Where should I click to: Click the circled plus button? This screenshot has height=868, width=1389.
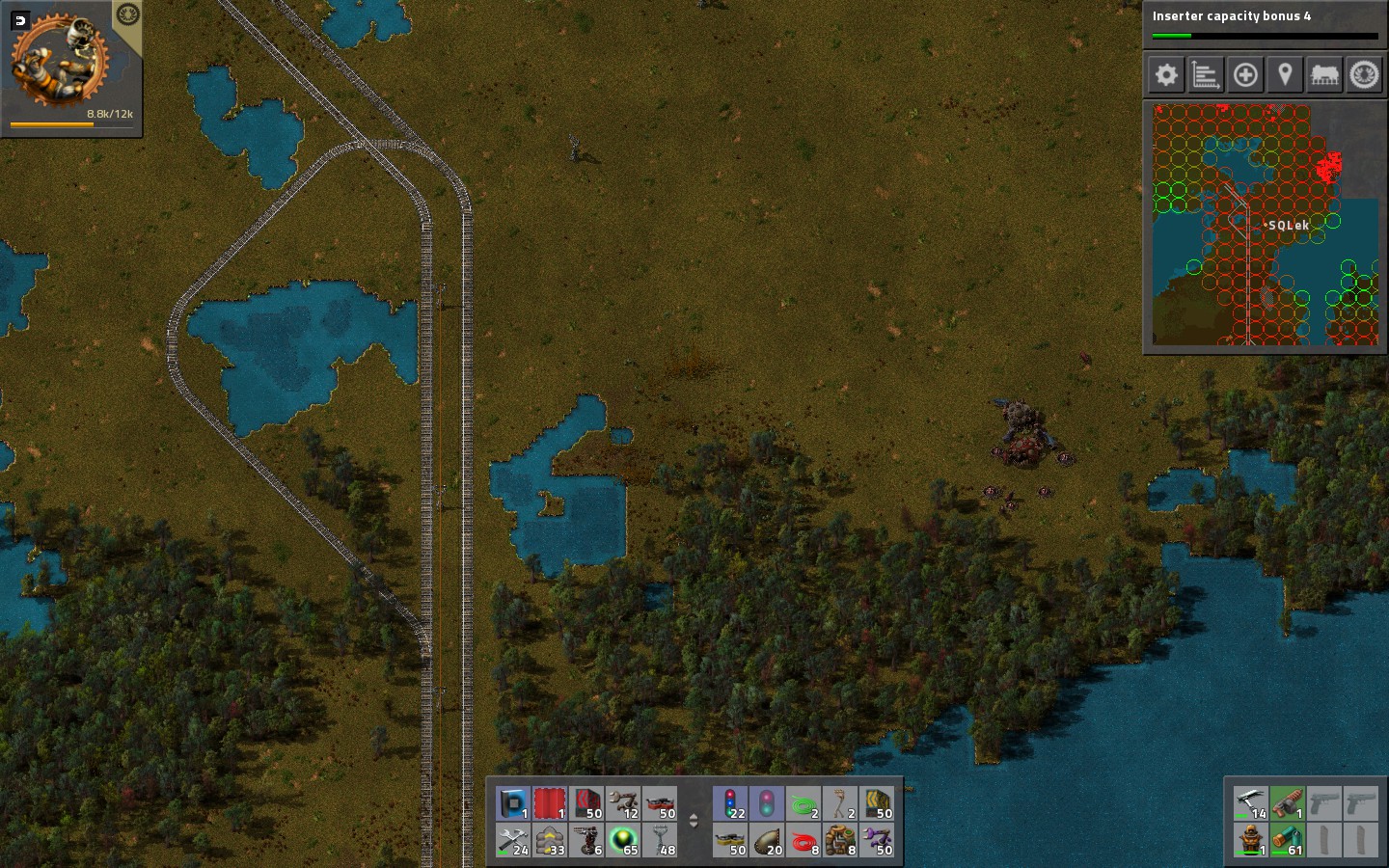[x=1245, y=74]
